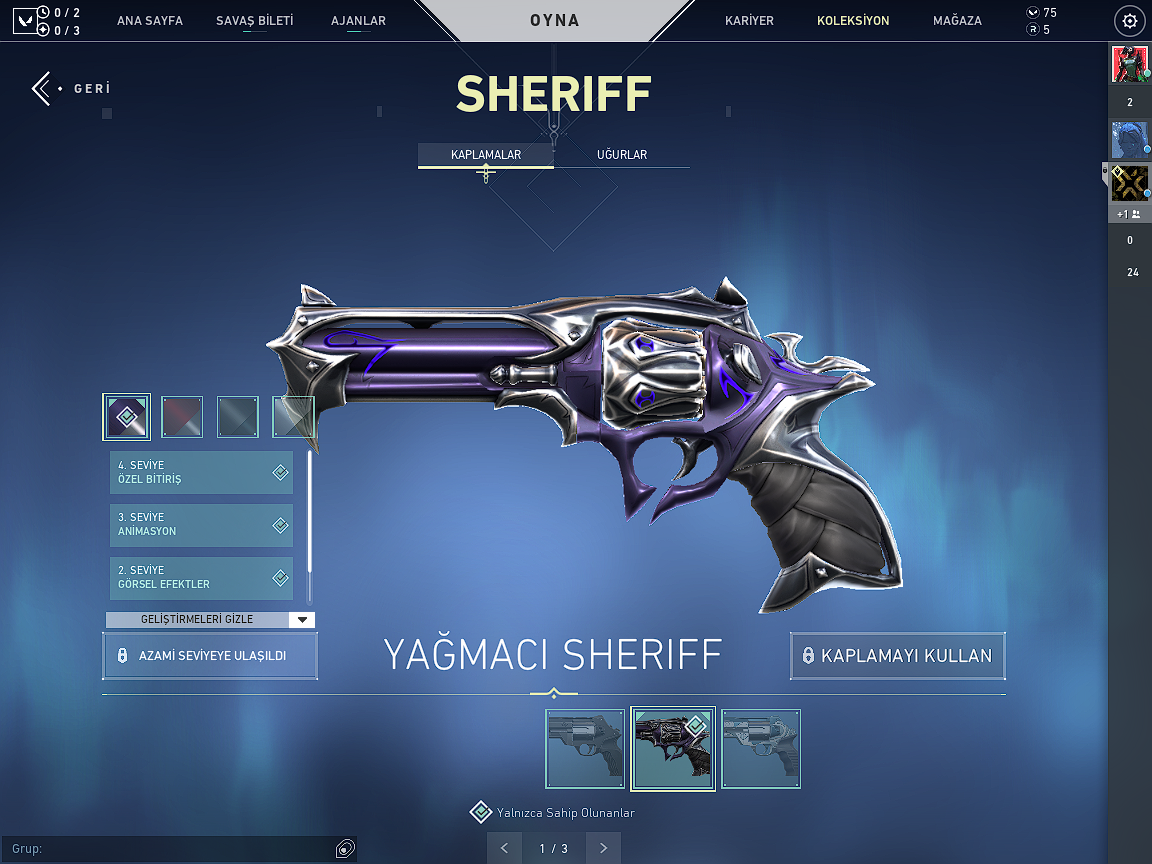
Task: Open the Savaş Bileti menu
Action: pos(255,20)
